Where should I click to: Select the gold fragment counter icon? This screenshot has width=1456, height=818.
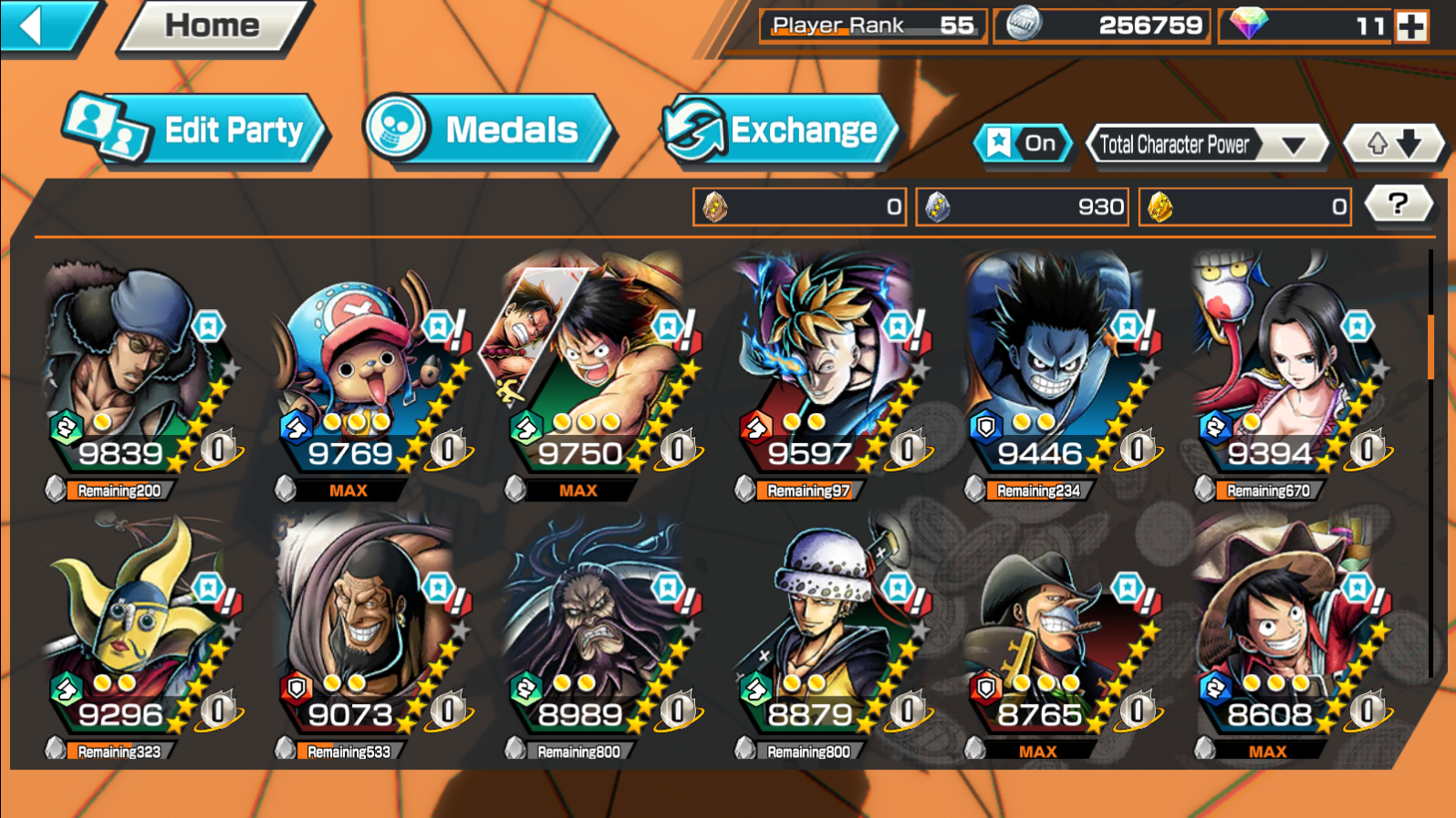pyautogui.click(x=1160, y=207)
